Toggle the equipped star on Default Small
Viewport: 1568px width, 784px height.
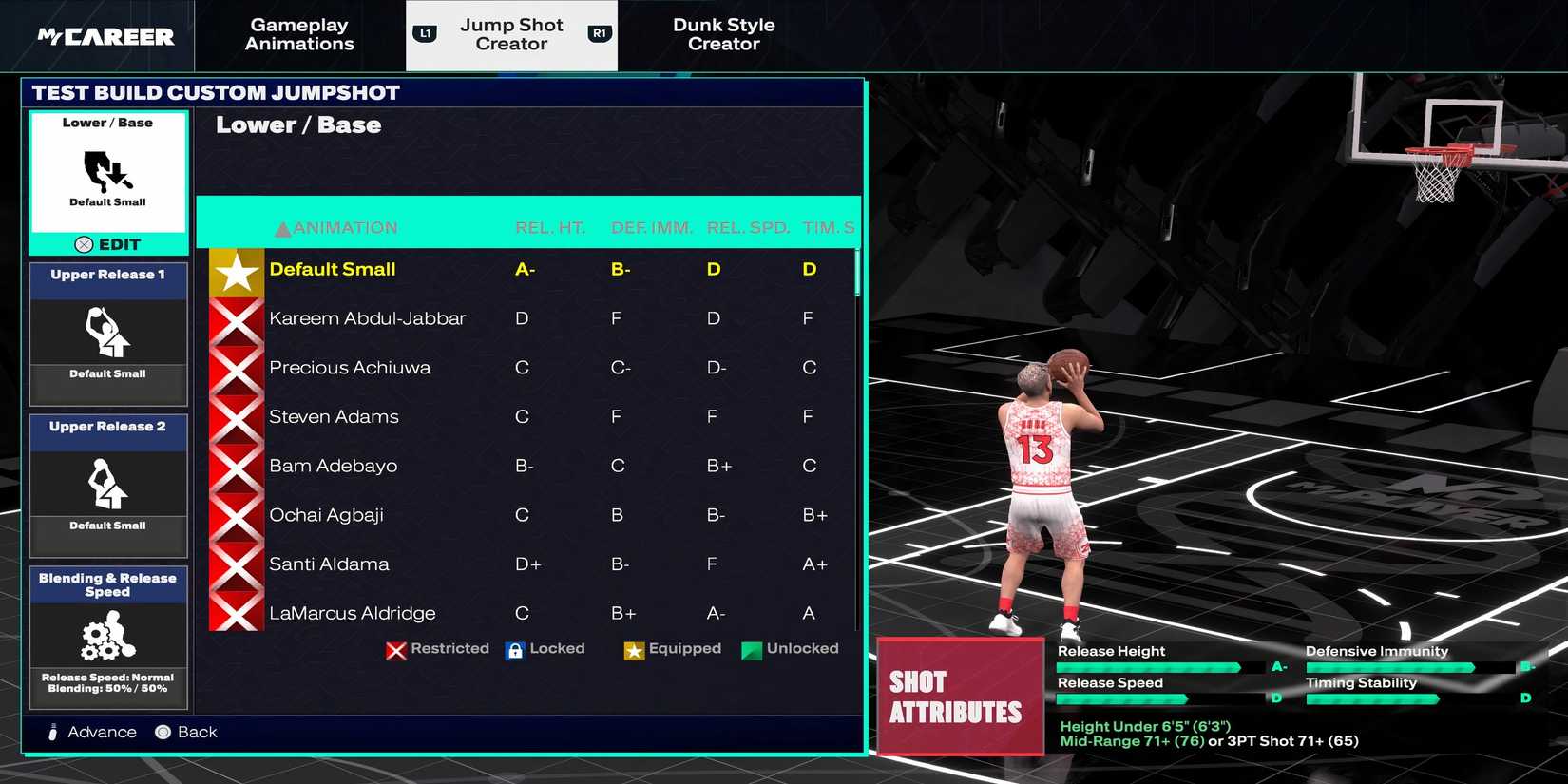click(235, 269)
